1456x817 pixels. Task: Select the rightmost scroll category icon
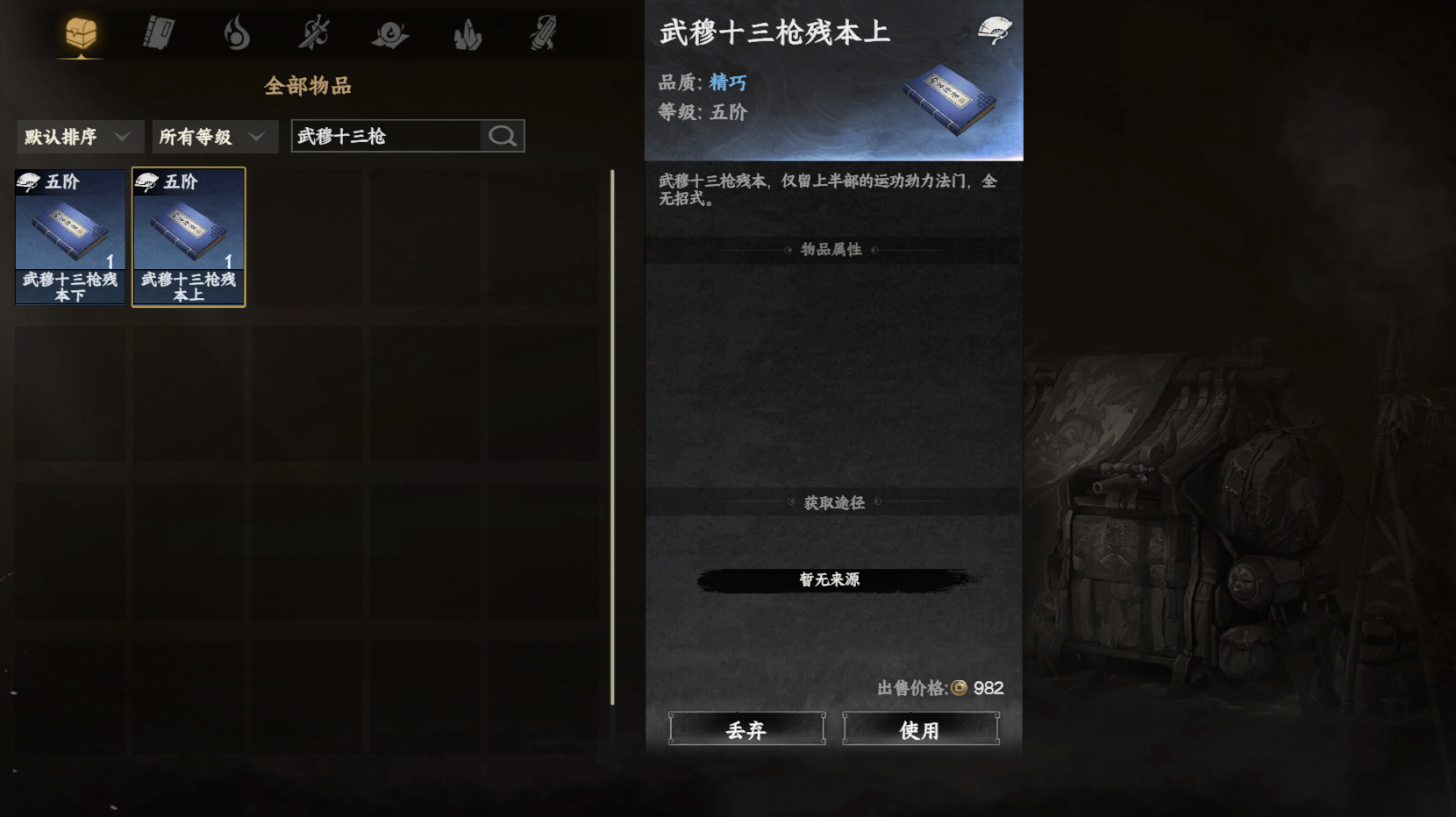click(545, 32)
